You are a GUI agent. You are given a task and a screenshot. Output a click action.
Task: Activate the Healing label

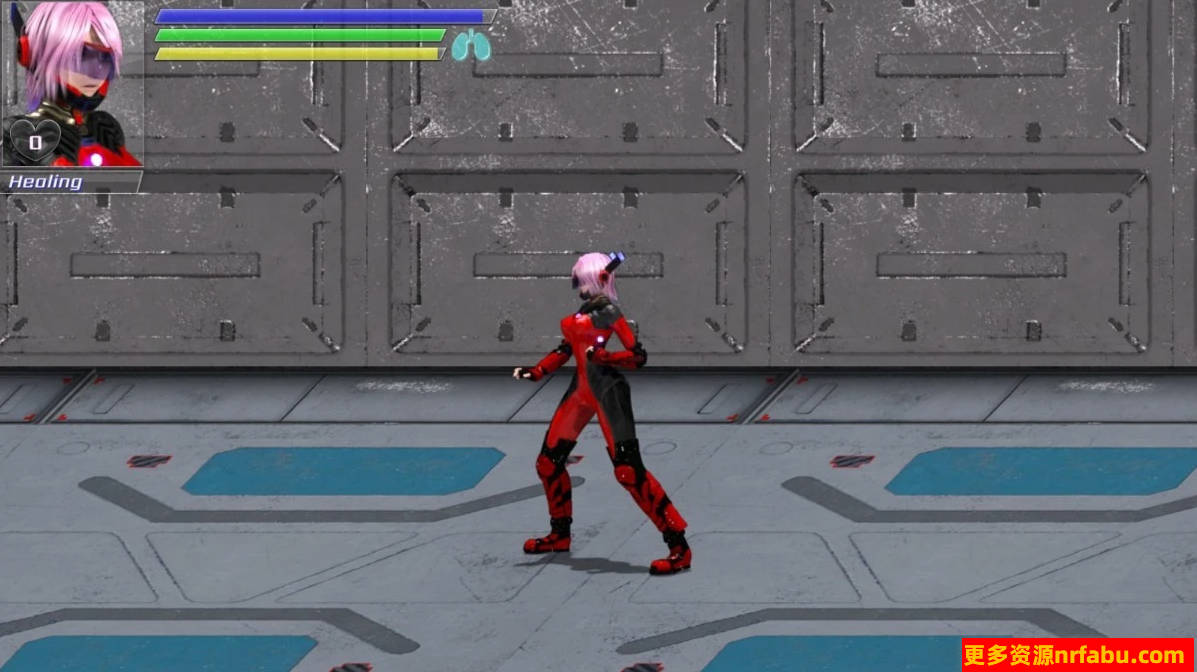[47, 182]
